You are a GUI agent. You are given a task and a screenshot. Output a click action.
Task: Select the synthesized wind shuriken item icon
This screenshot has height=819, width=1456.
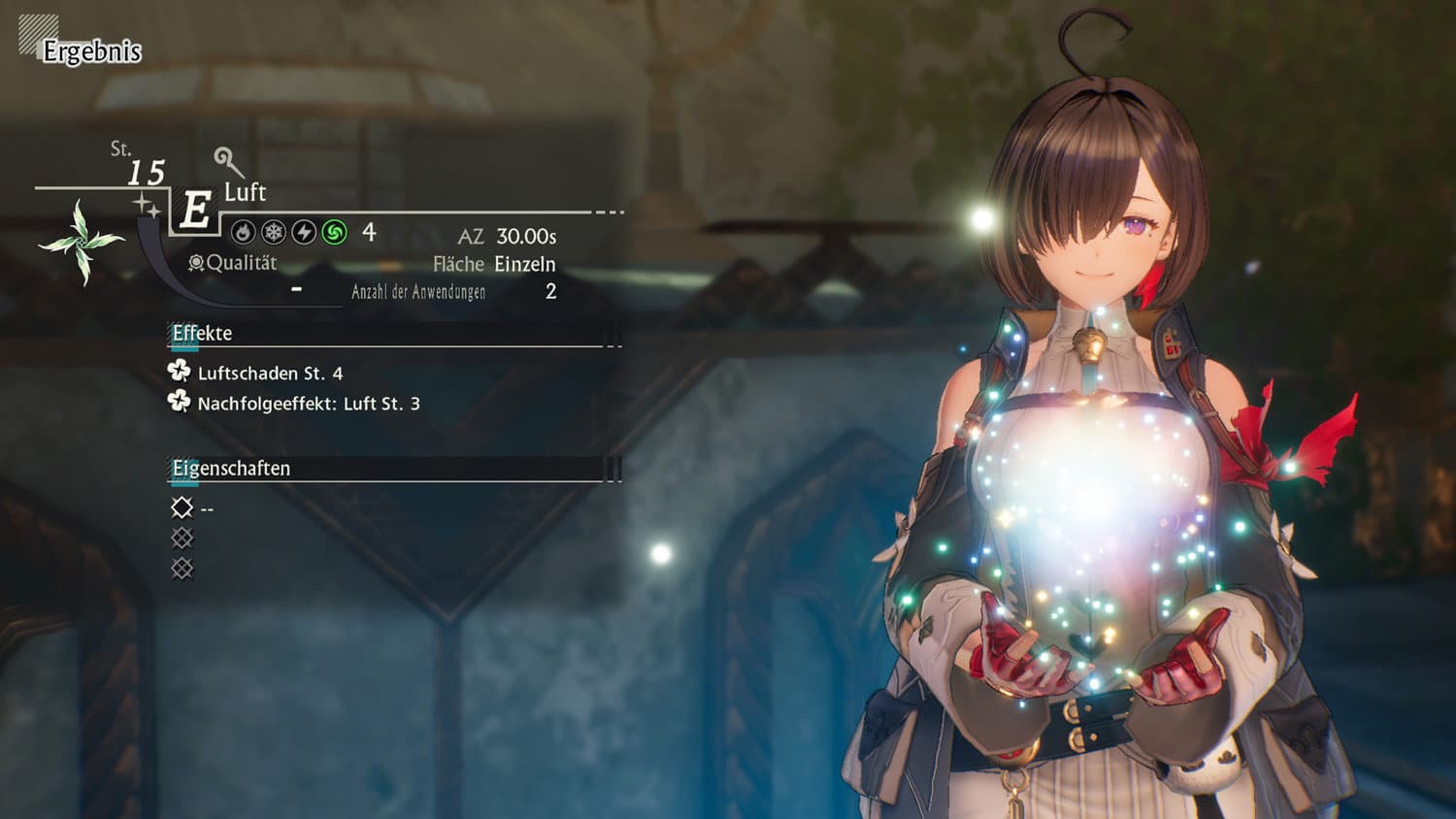click(82, 242)
